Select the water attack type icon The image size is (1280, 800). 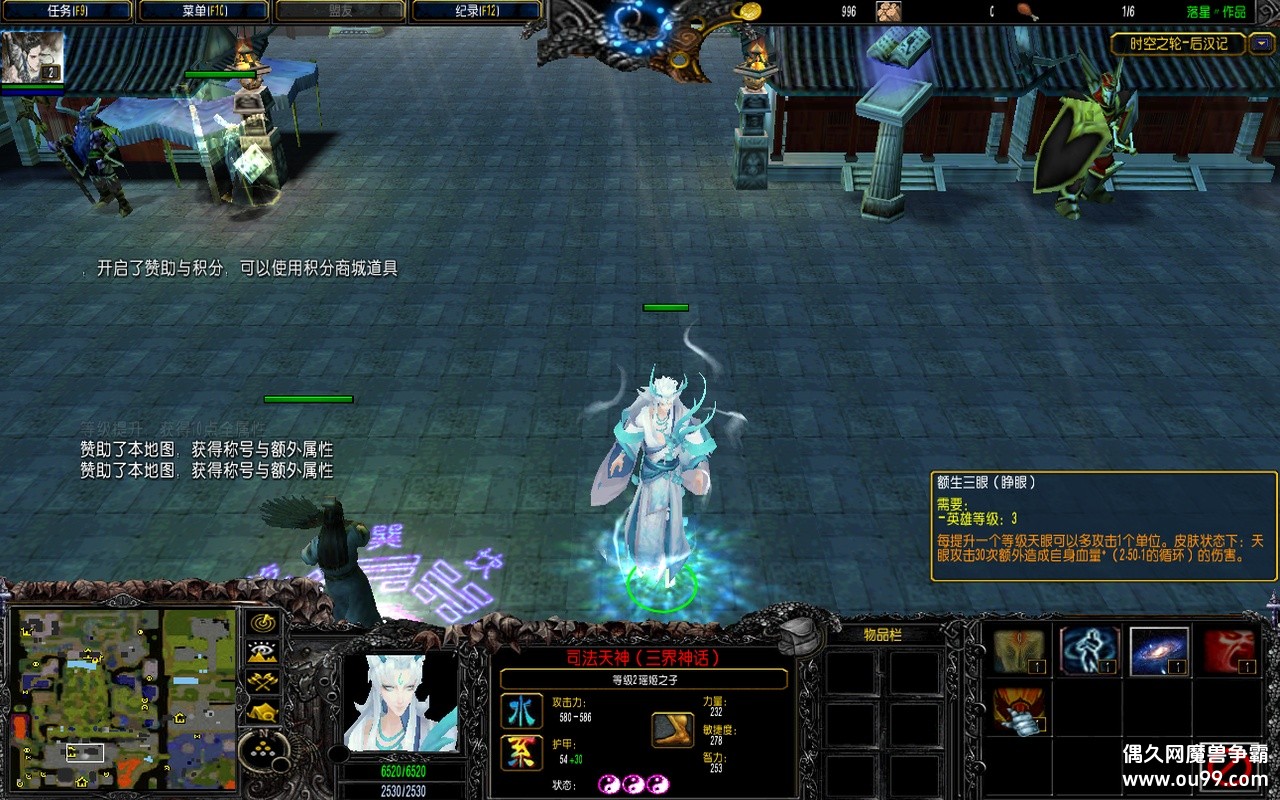coord(521,711)
